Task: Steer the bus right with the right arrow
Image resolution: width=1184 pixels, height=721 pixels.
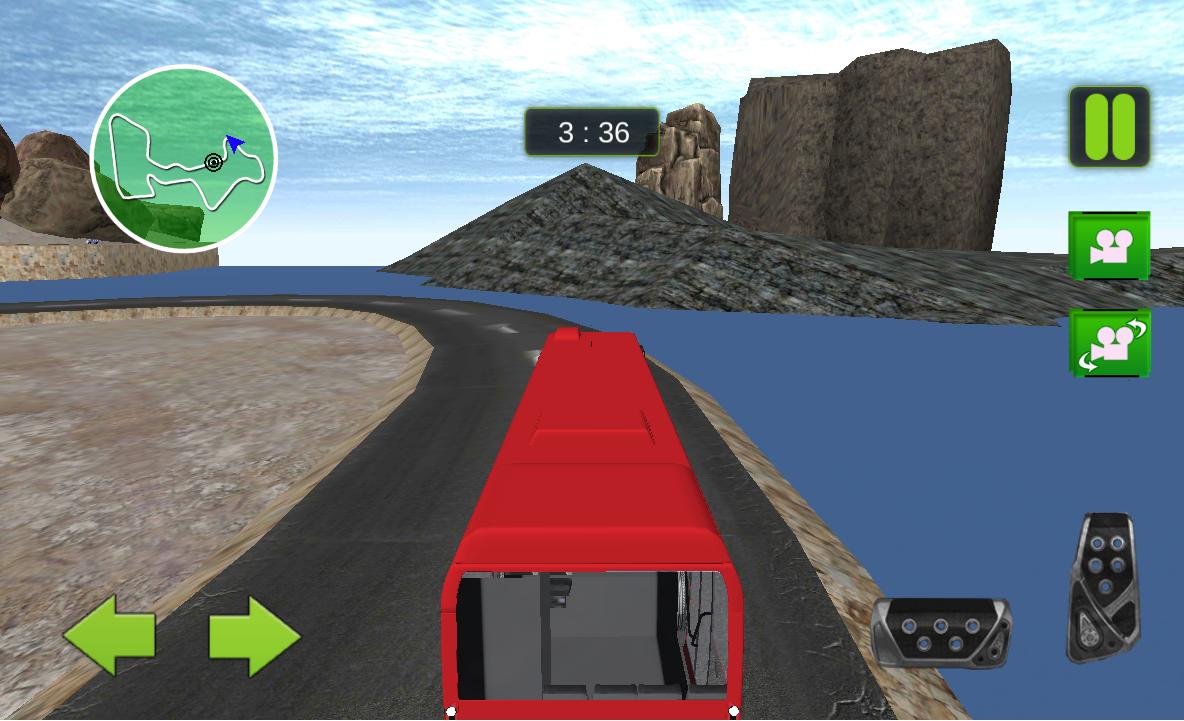Action: 254,634
